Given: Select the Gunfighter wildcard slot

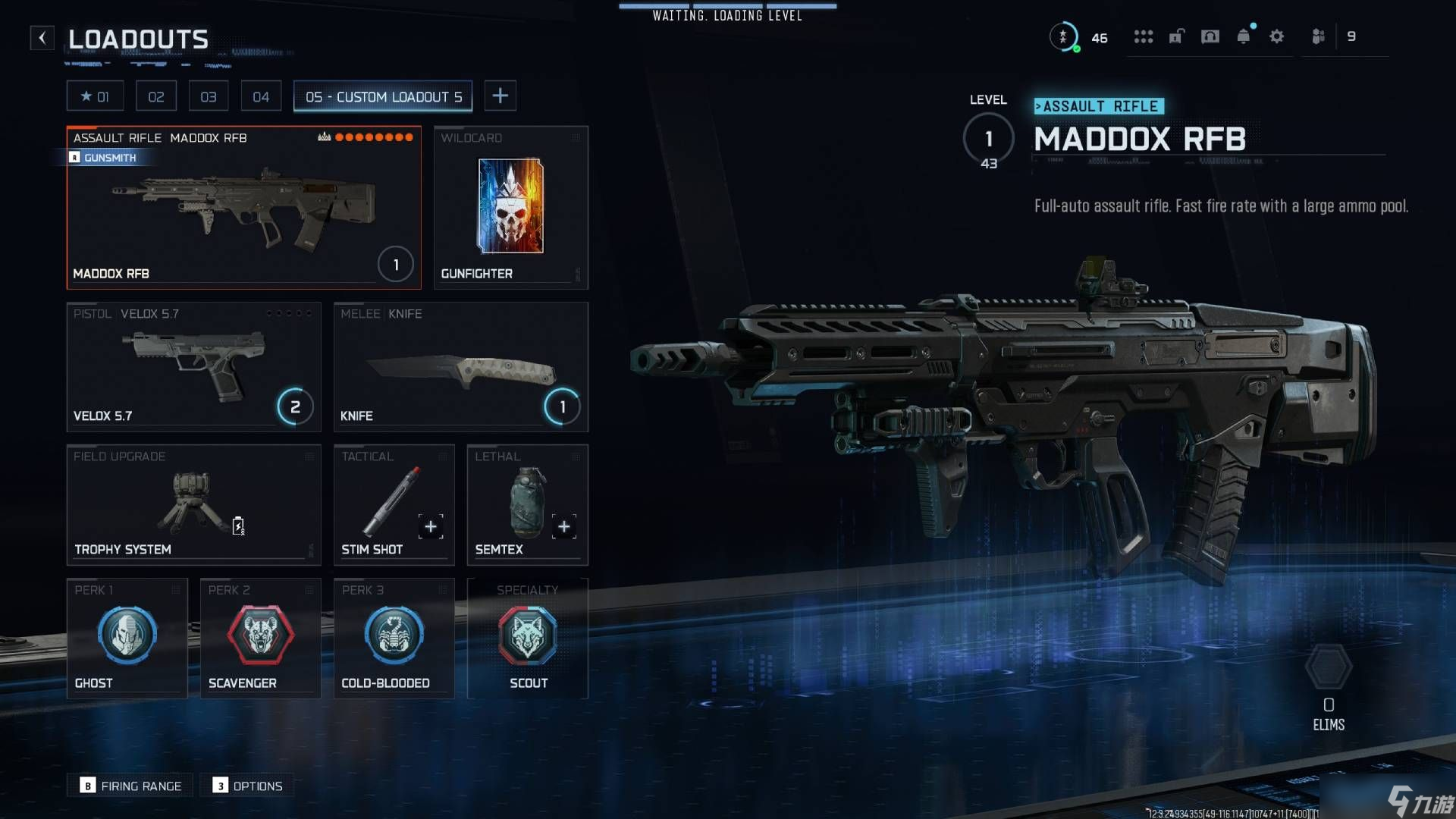Looking at the screenshot, I should point(510,207).
